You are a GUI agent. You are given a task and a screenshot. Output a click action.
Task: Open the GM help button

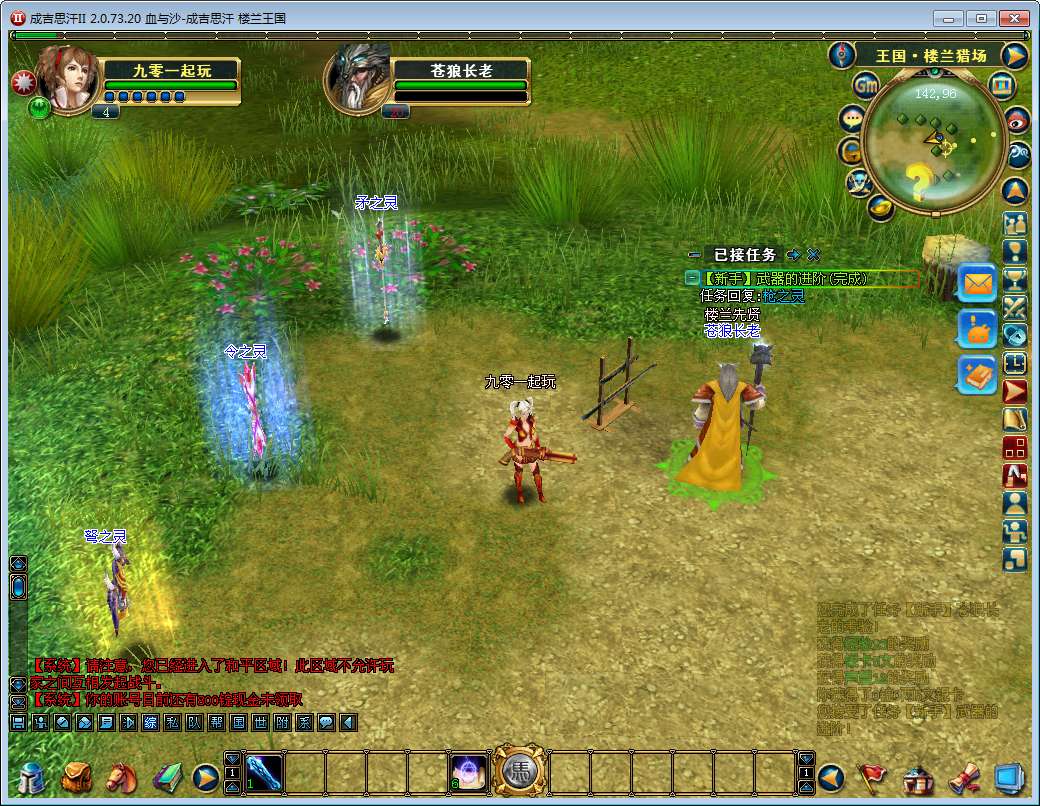coord(866,87)
